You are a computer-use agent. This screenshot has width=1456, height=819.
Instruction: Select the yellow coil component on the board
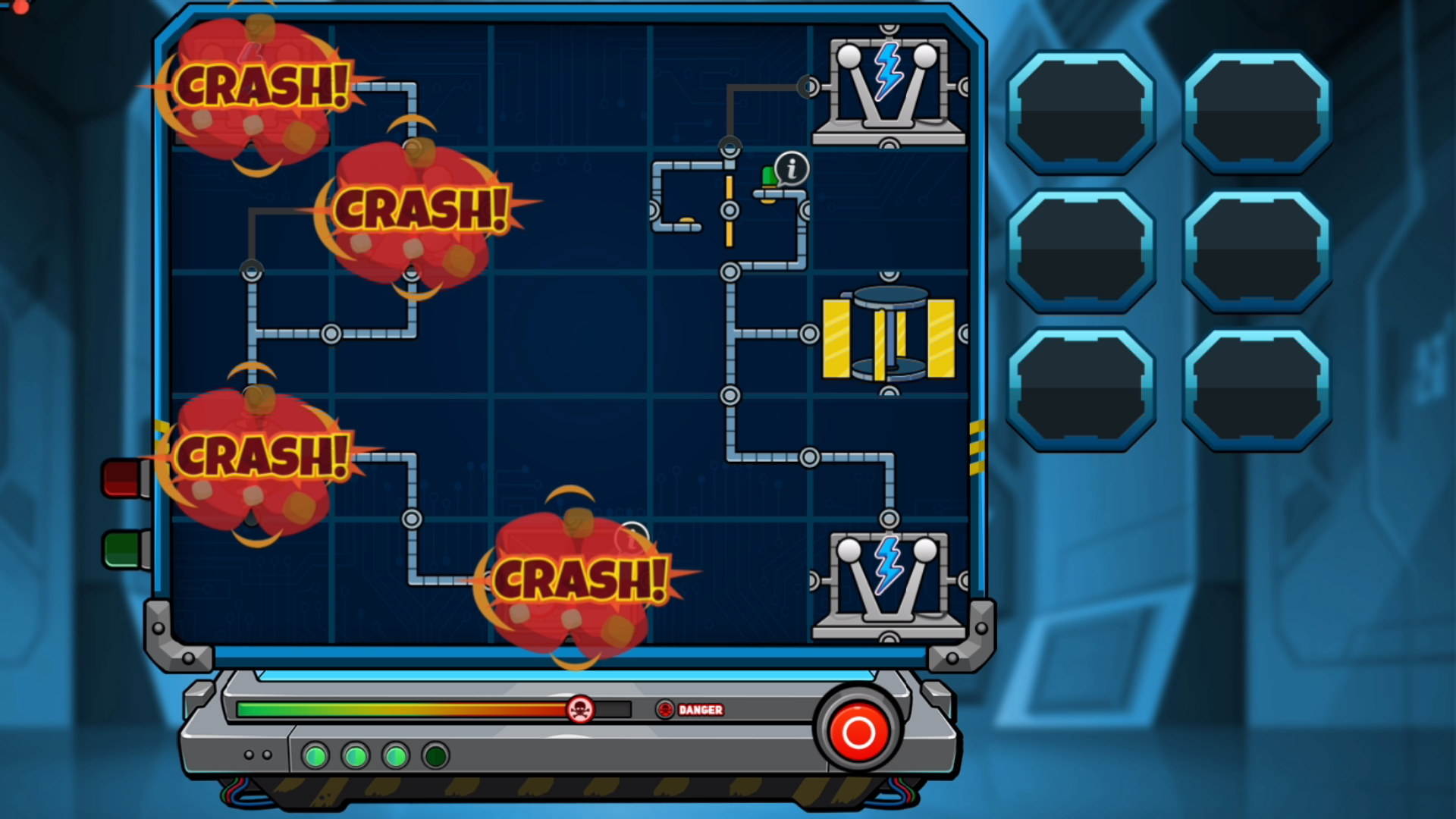point(889,334)
